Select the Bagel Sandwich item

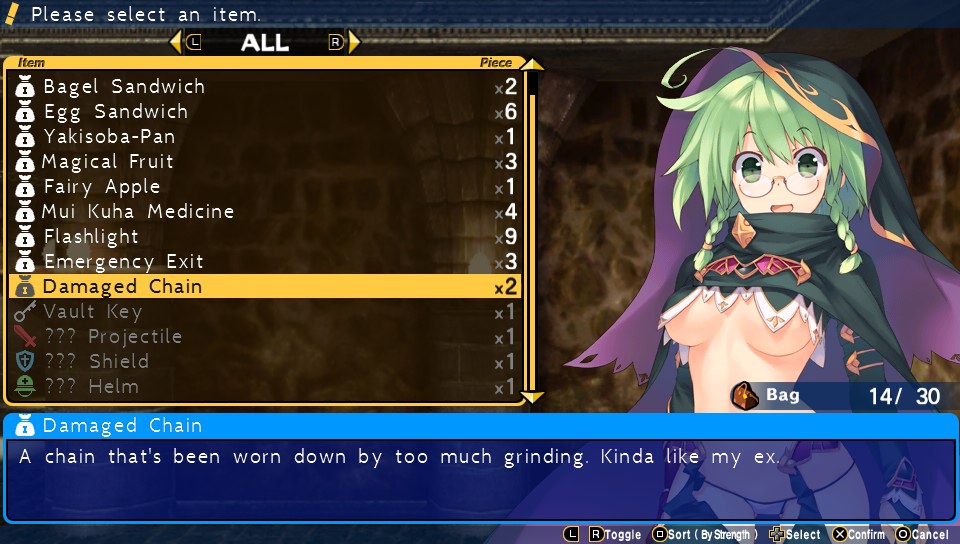tap(124, 87)
